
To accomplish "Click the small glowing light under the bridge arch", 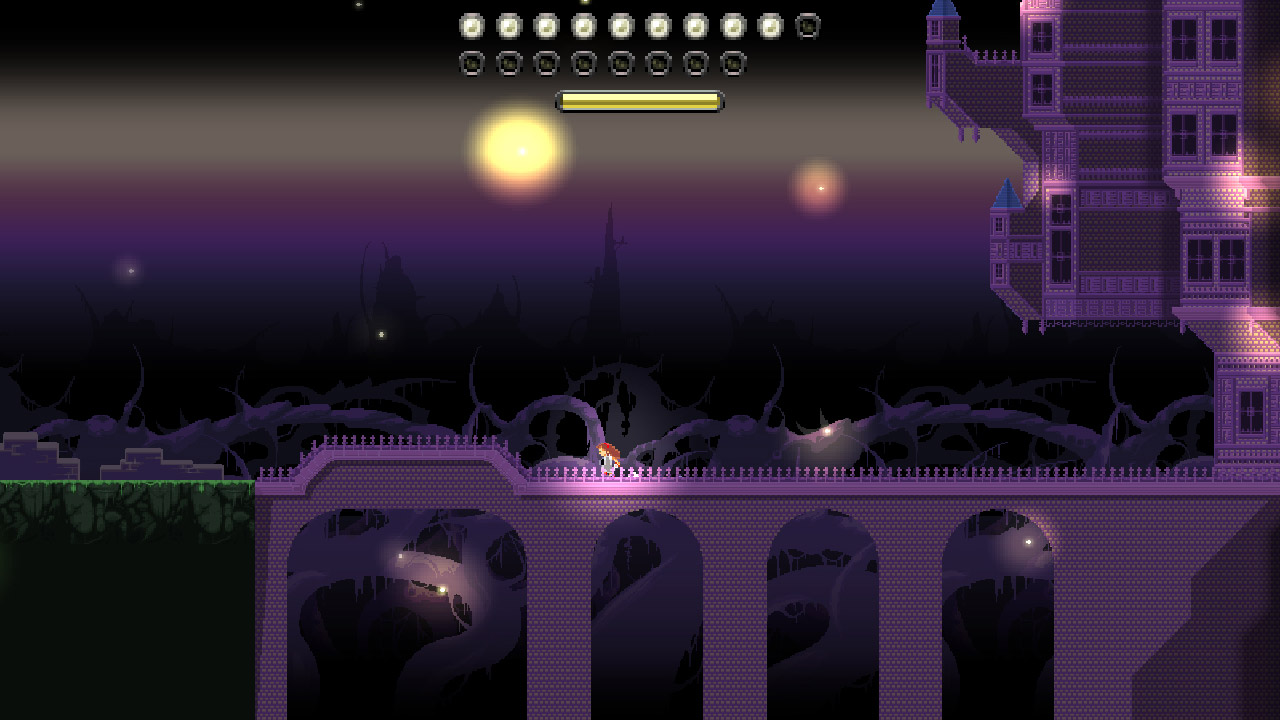I will coord(440,590).
